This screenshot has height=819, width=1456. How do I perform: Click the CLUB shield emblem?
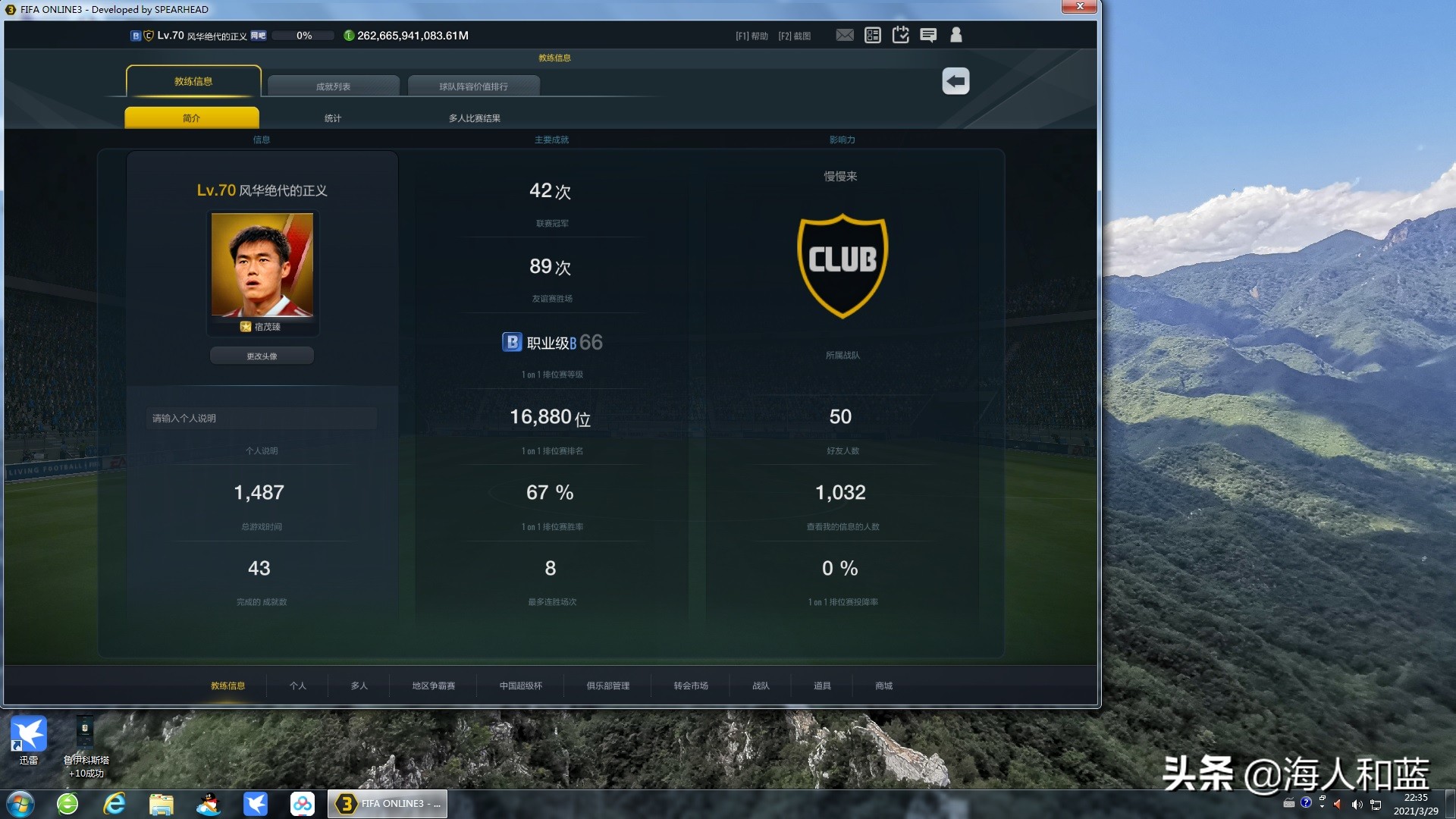842,265
